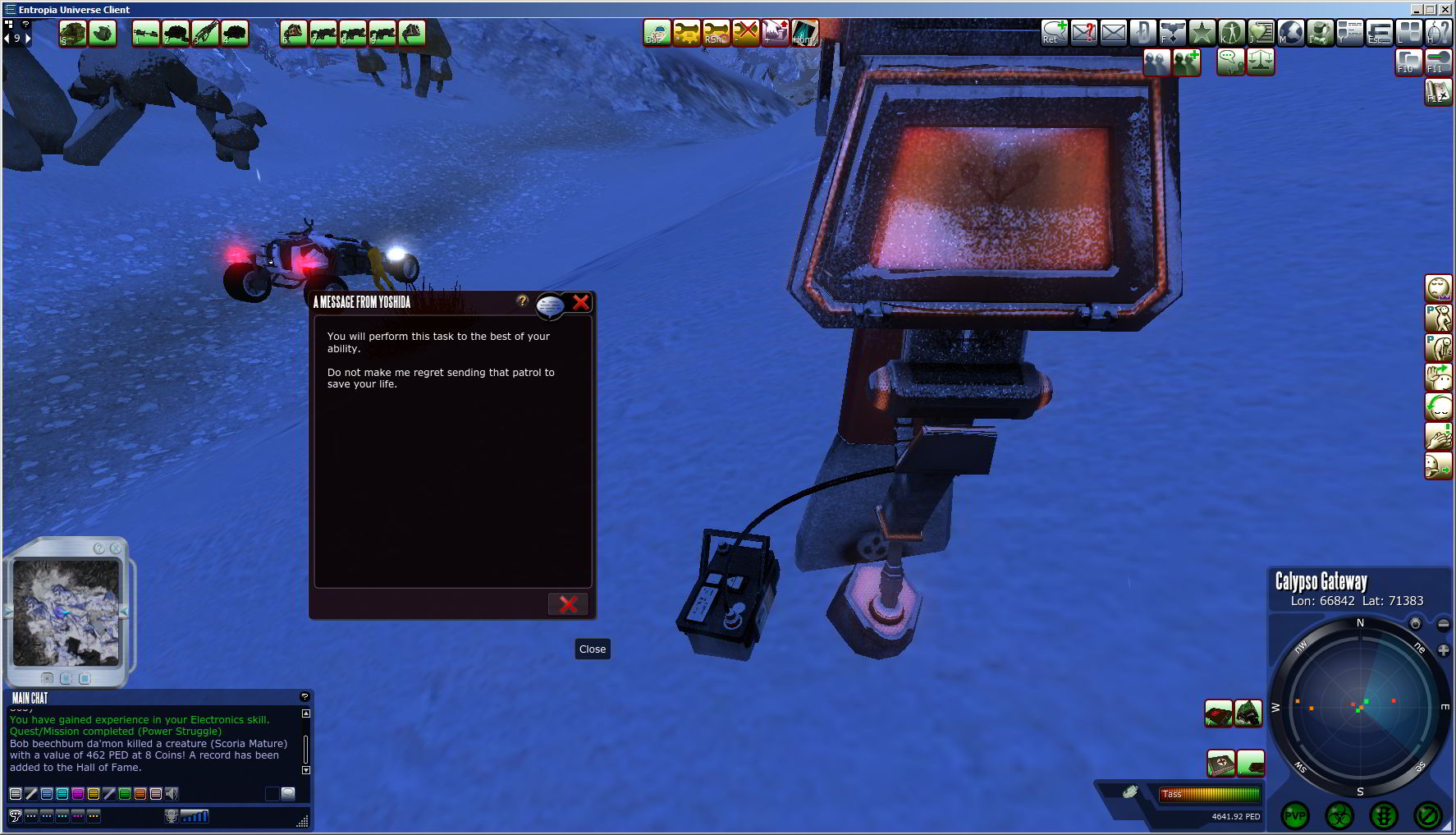Open the scales icon

[x=1260, y=62]
